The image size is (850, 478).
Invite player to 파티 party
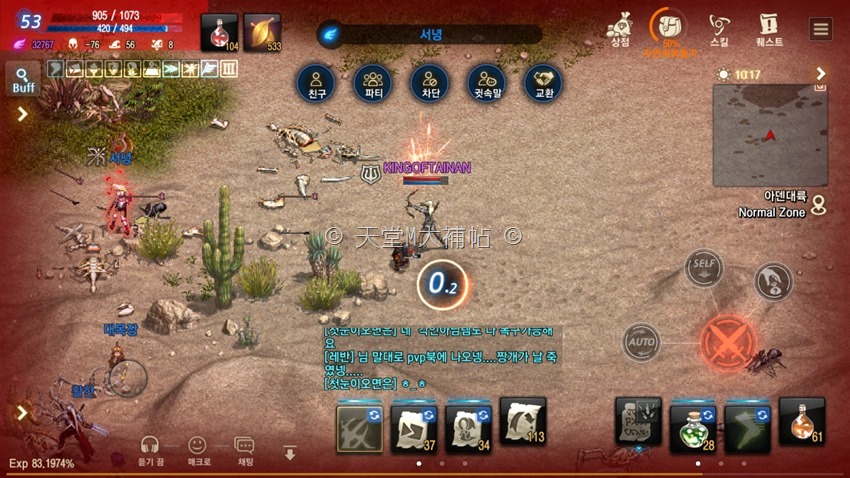[373, 82]
